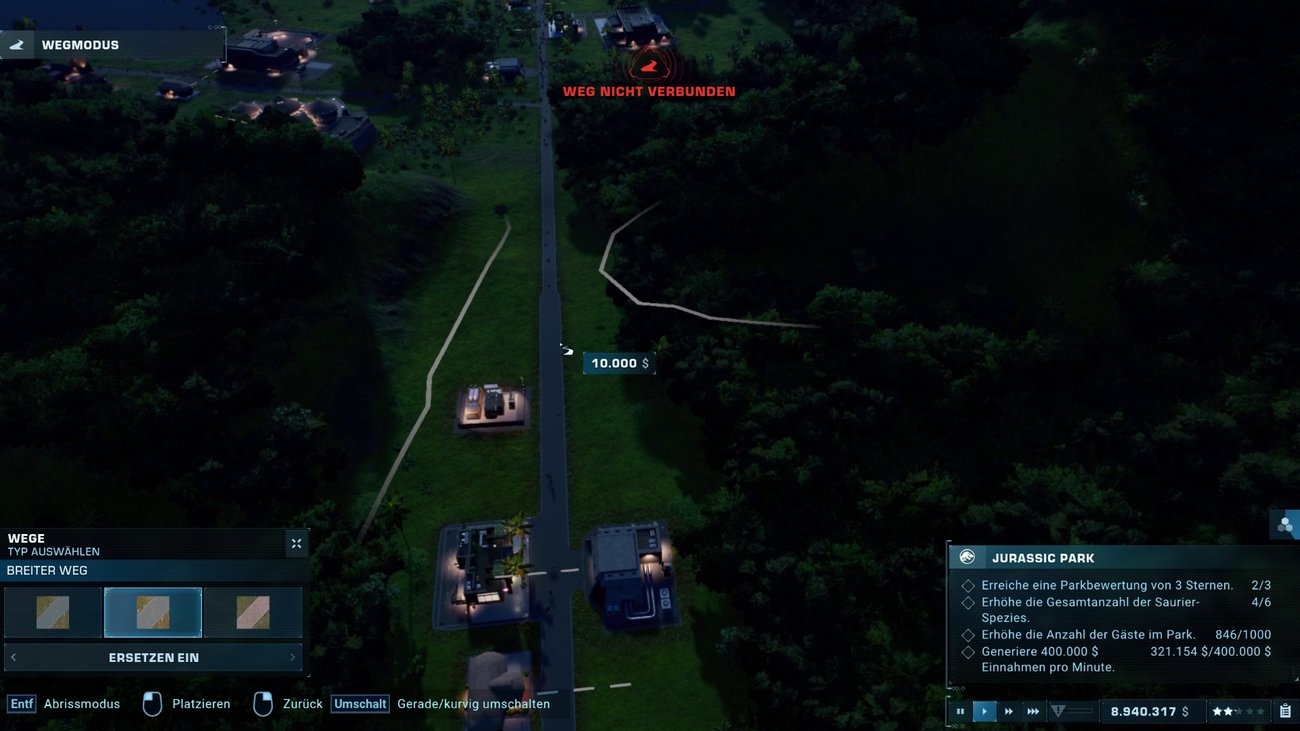Open the clipboard notifications icon

tap(1286, 710)
